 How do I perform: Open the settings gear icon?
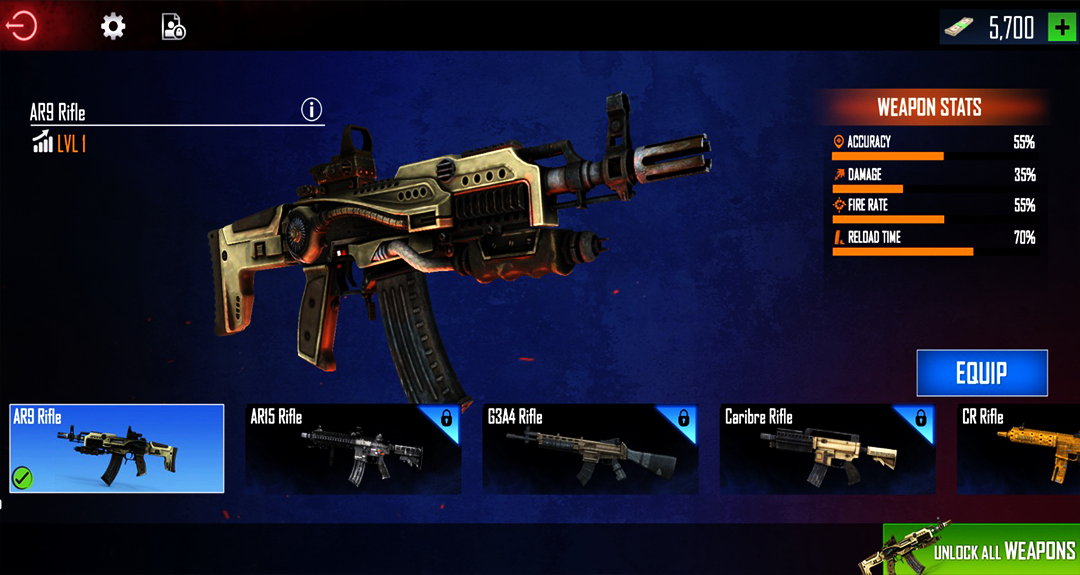pos(113,27)
